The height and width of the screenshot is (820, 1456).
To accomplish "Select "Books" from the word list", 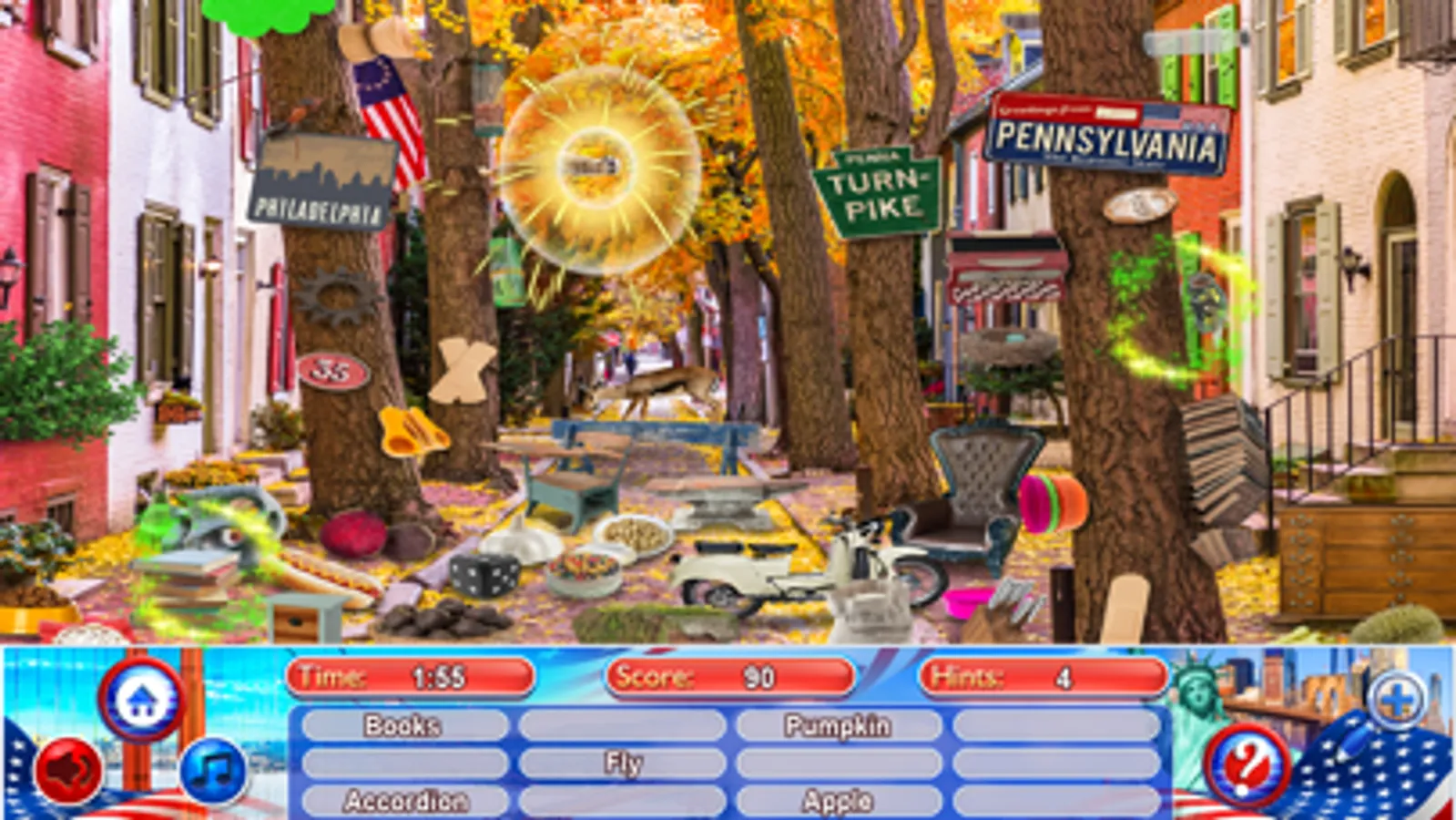I will (402, 727).
